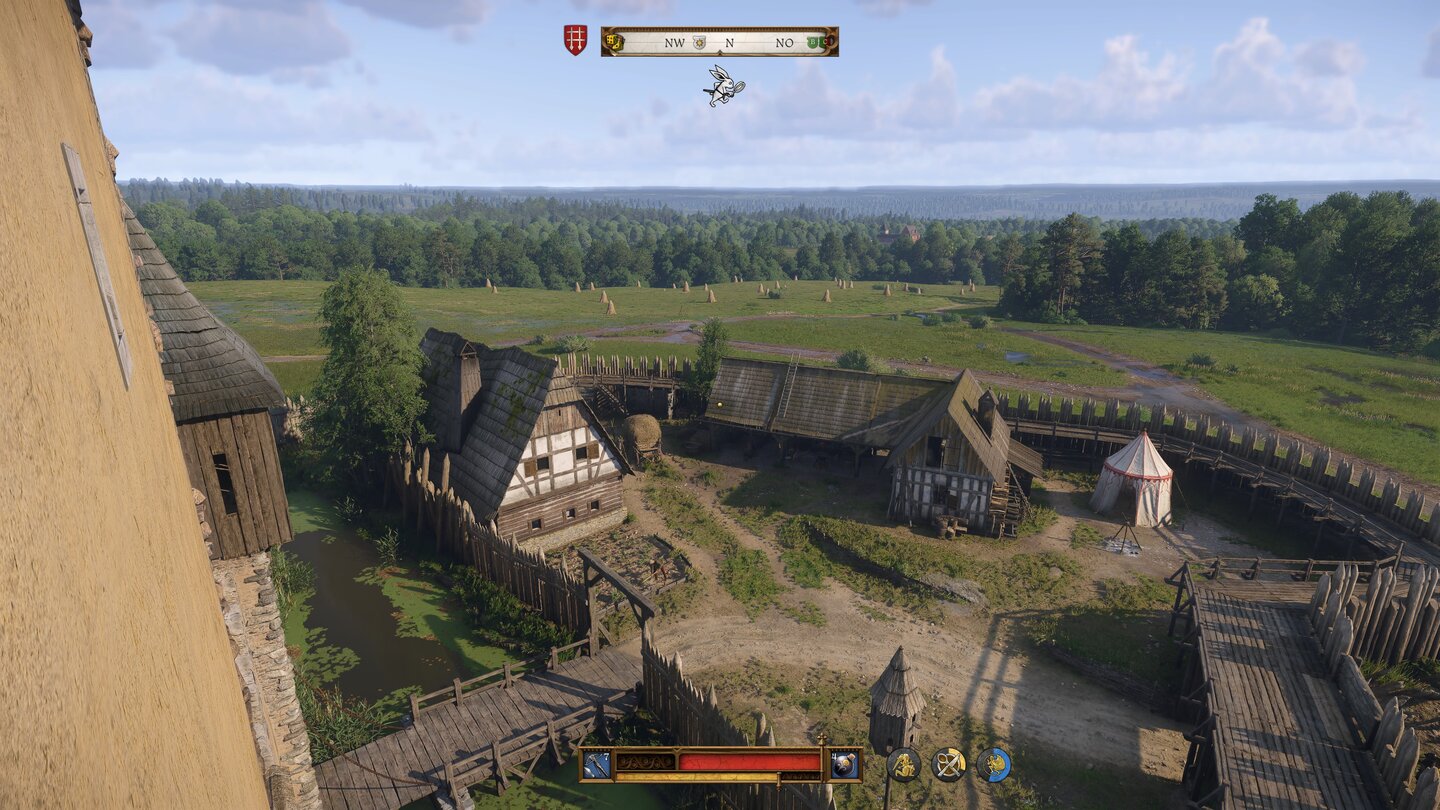Select the round potion flask slot

845,764
